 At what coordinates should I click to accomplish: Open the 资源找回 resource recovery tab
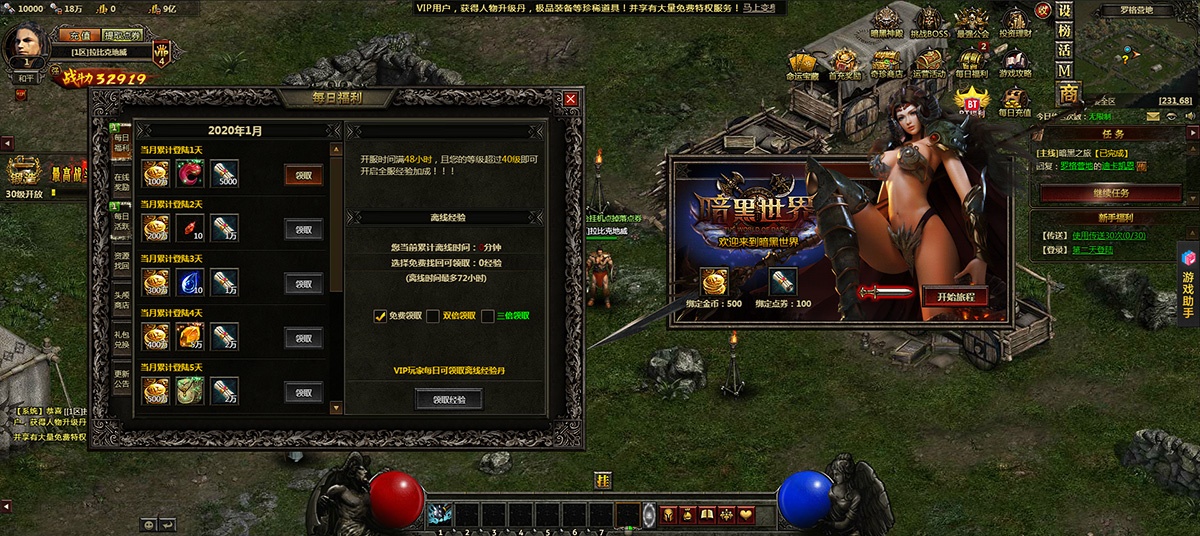(121, 262)
